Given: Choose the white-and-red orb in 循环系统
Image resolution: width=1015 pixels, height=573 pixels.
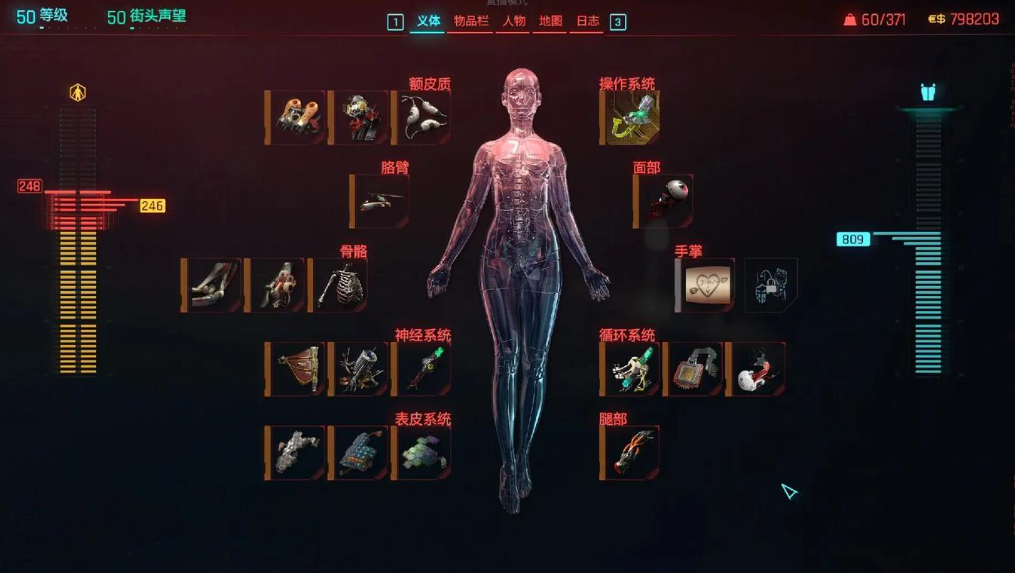Looking at the screenshot, I should (x=757, y=369).
